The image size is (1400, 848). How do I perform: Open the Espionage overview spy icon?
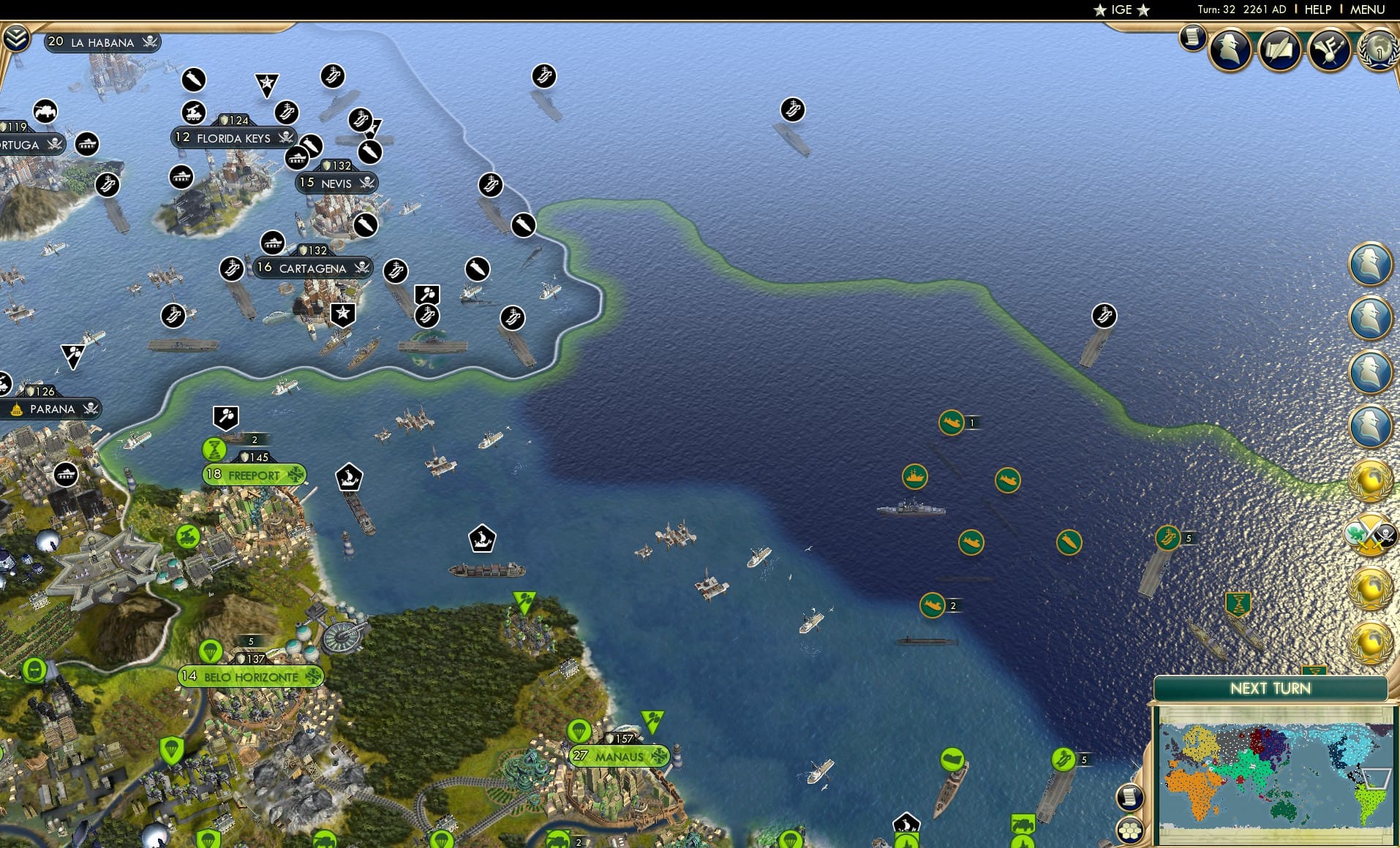(x=1230, y=48)
